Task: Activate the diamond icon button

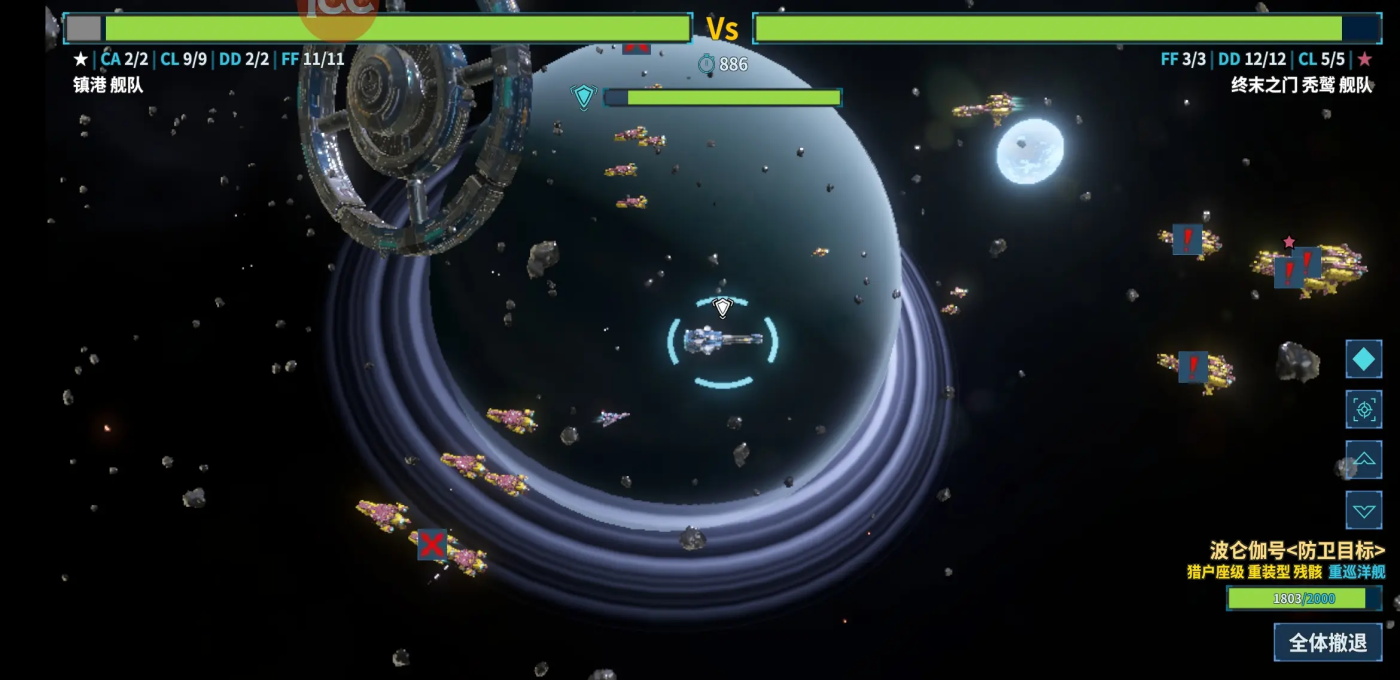Action: tap(1363, 359)
